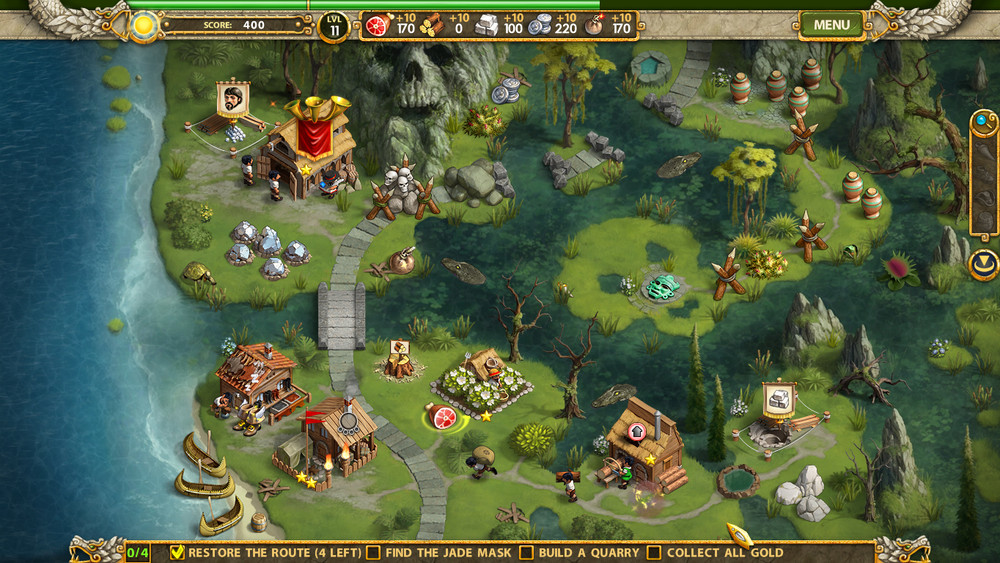Click the wood logs resource icon
This screenshot has width=1000, height=563.
tap(432, 25)
